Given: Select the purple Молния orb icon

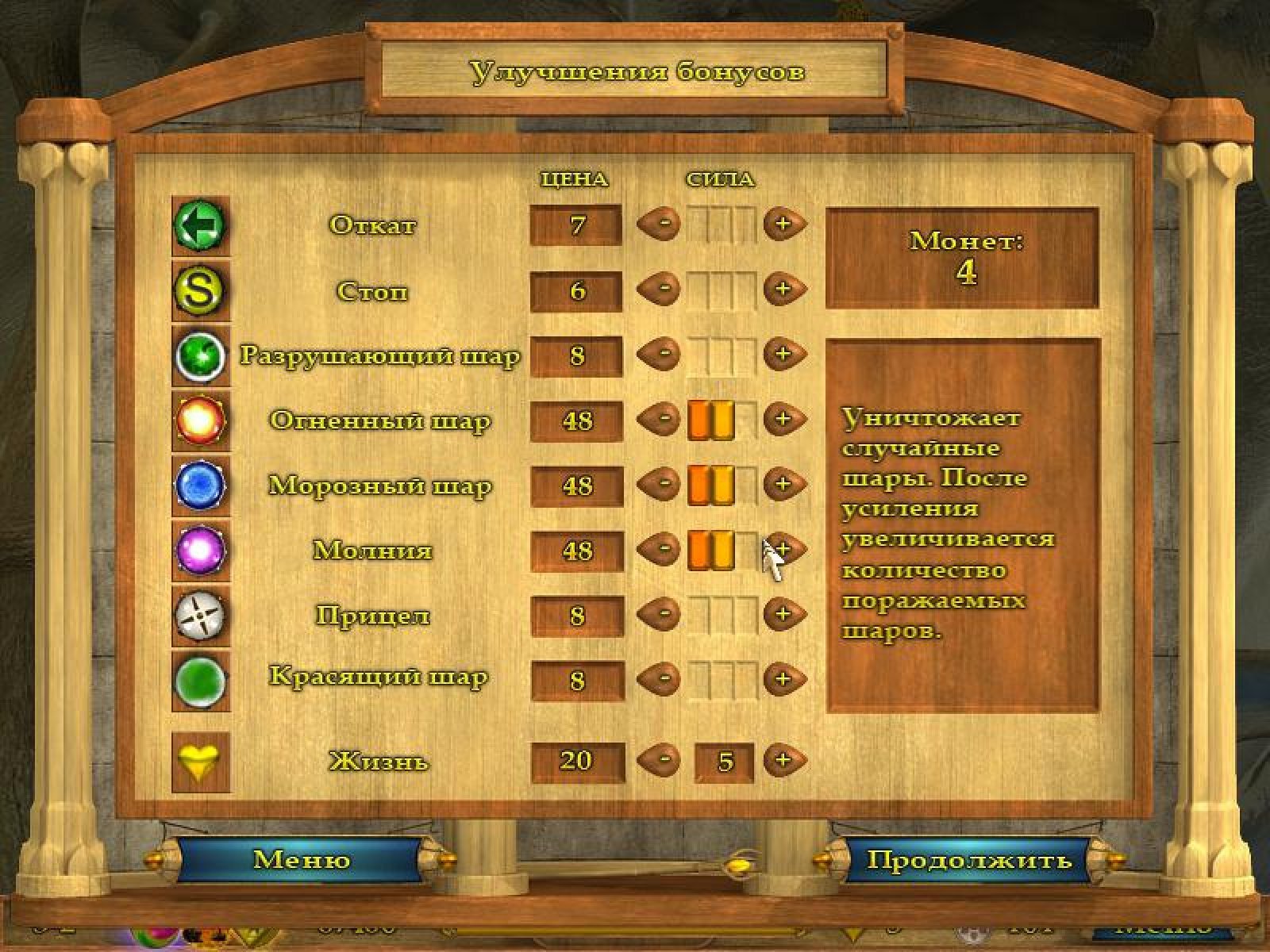Looking at the screenshot, I should [200, 551].
